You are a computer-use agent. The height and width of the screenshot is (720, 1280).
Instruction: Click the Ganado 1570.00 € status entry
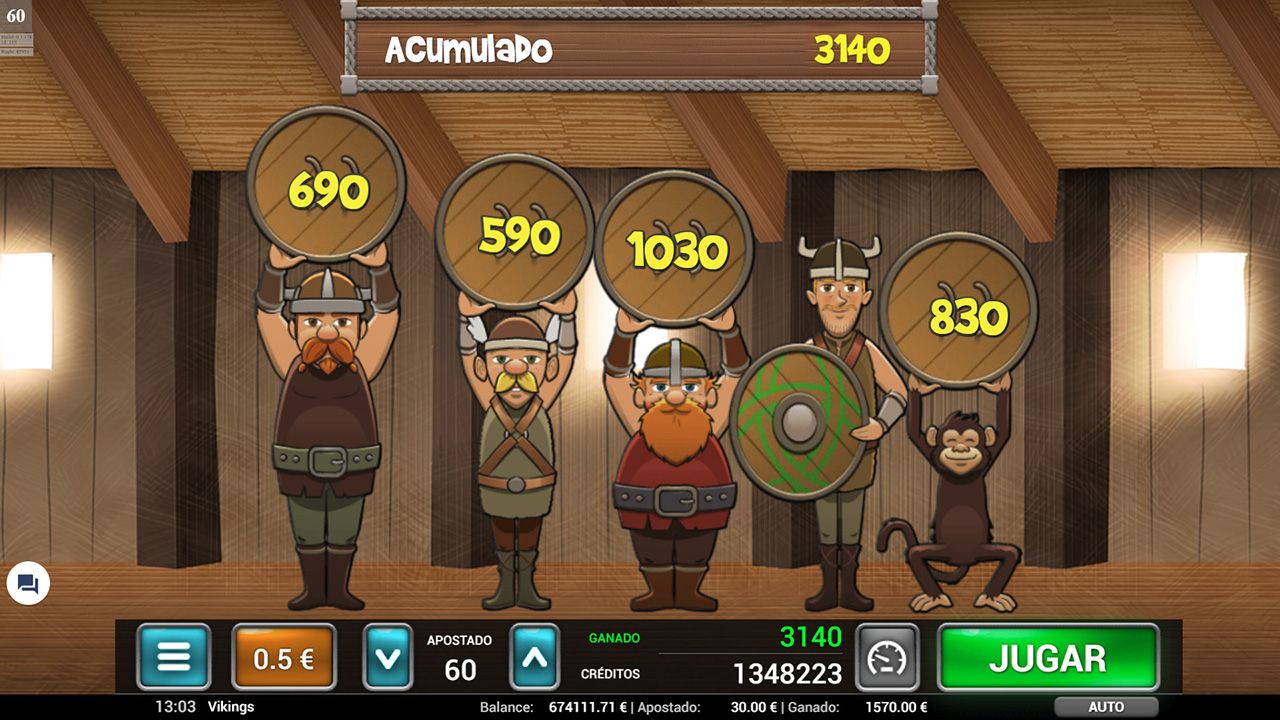[898, 706]
